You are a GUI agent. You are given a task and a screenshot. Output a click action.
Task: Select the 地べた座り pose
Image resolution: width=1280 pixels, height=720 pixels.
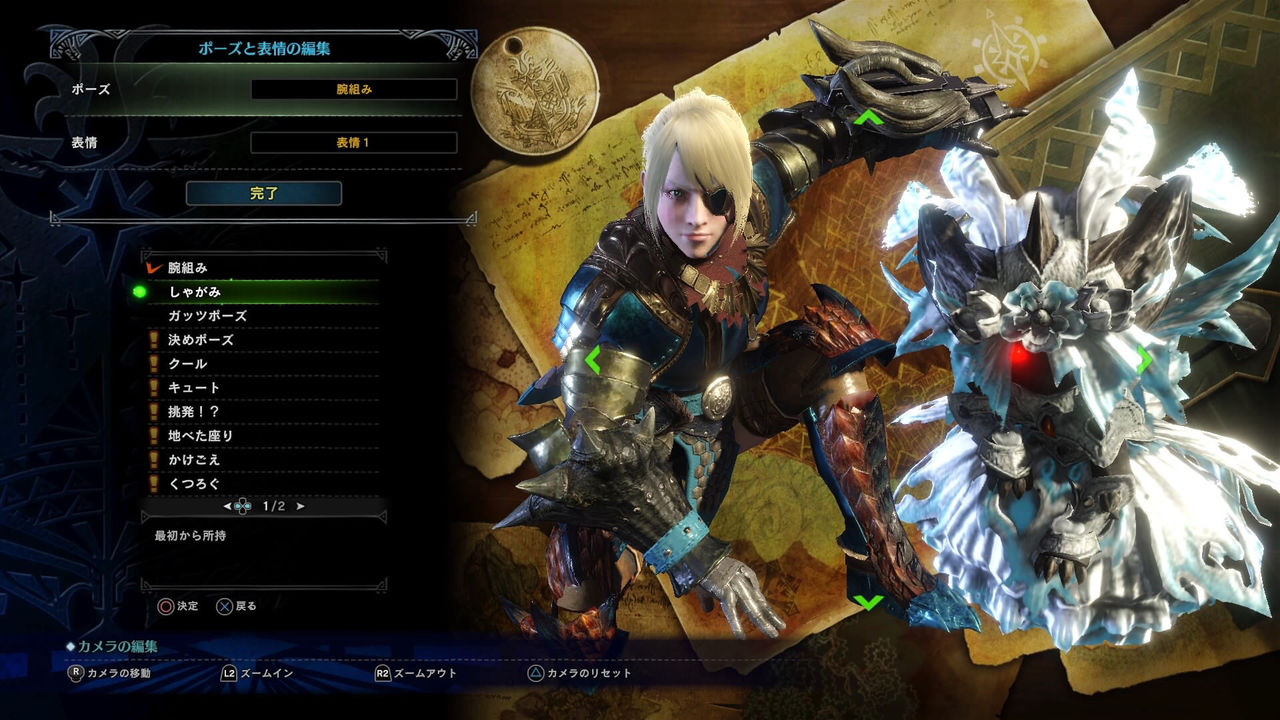pos(262,436)
